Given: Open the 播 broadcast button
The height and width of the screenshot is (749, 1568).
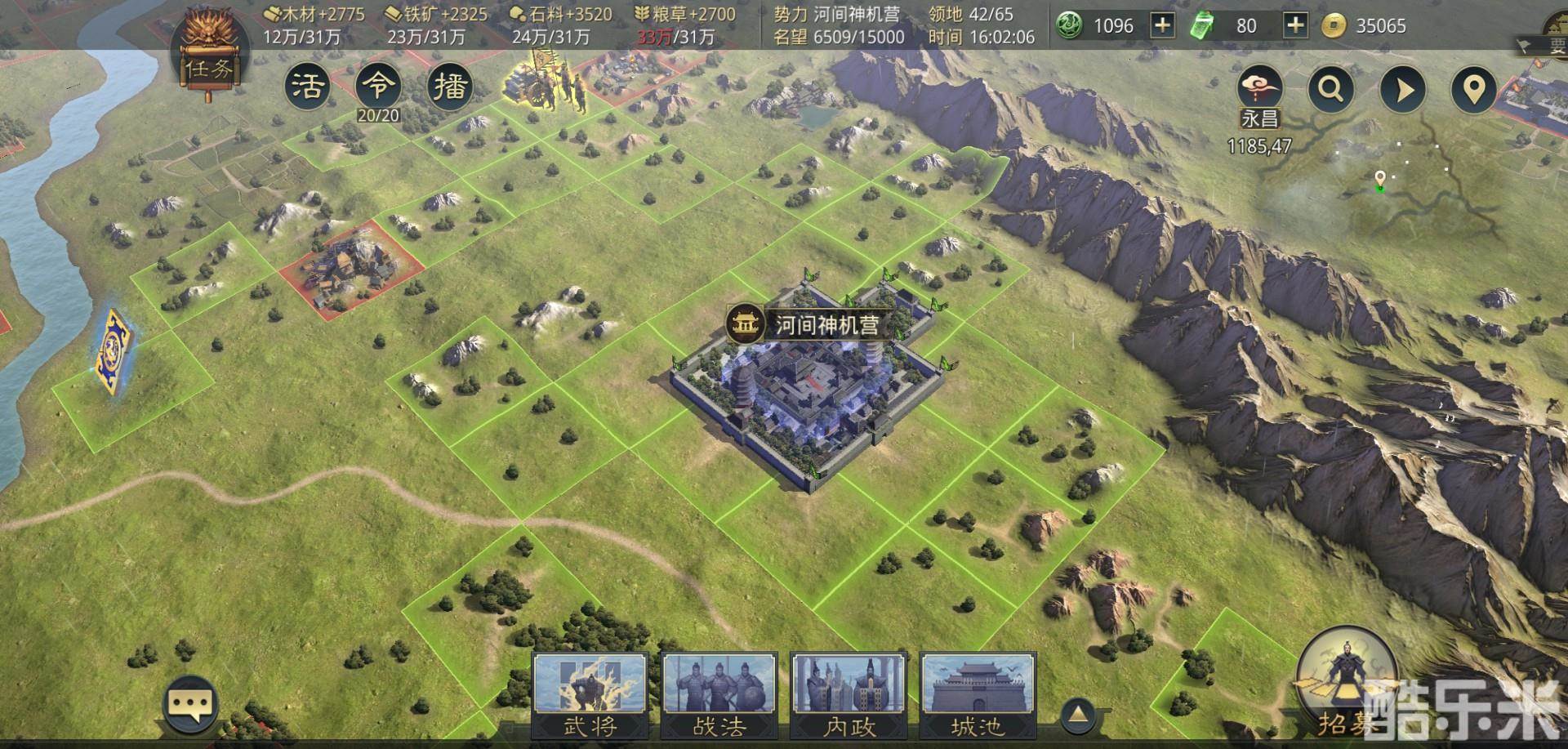Looking at the screenshot, I should point(449,86).
